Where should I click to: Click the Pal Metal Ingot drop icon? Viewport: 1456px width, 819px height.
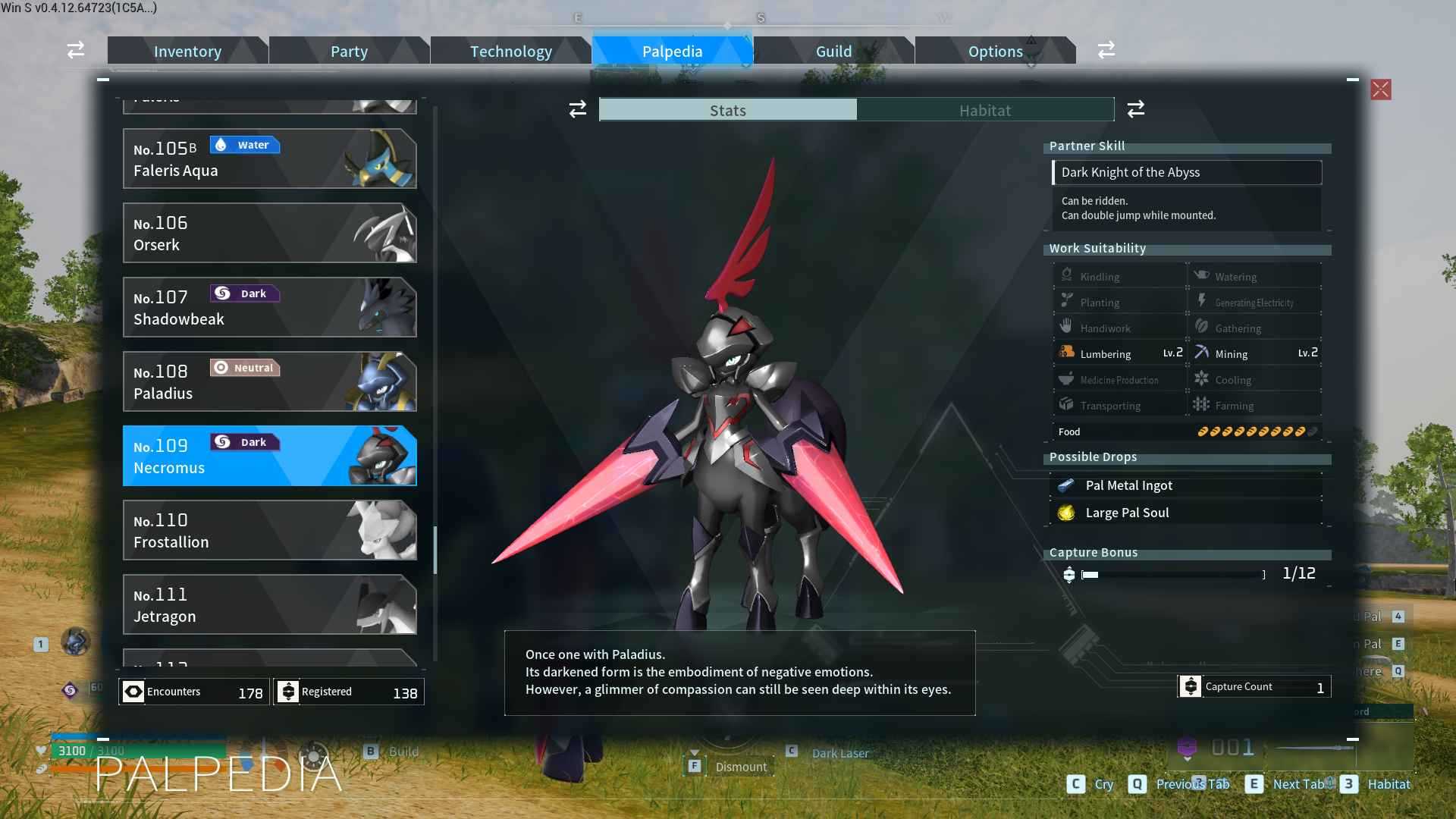(x=1068, y=485)
